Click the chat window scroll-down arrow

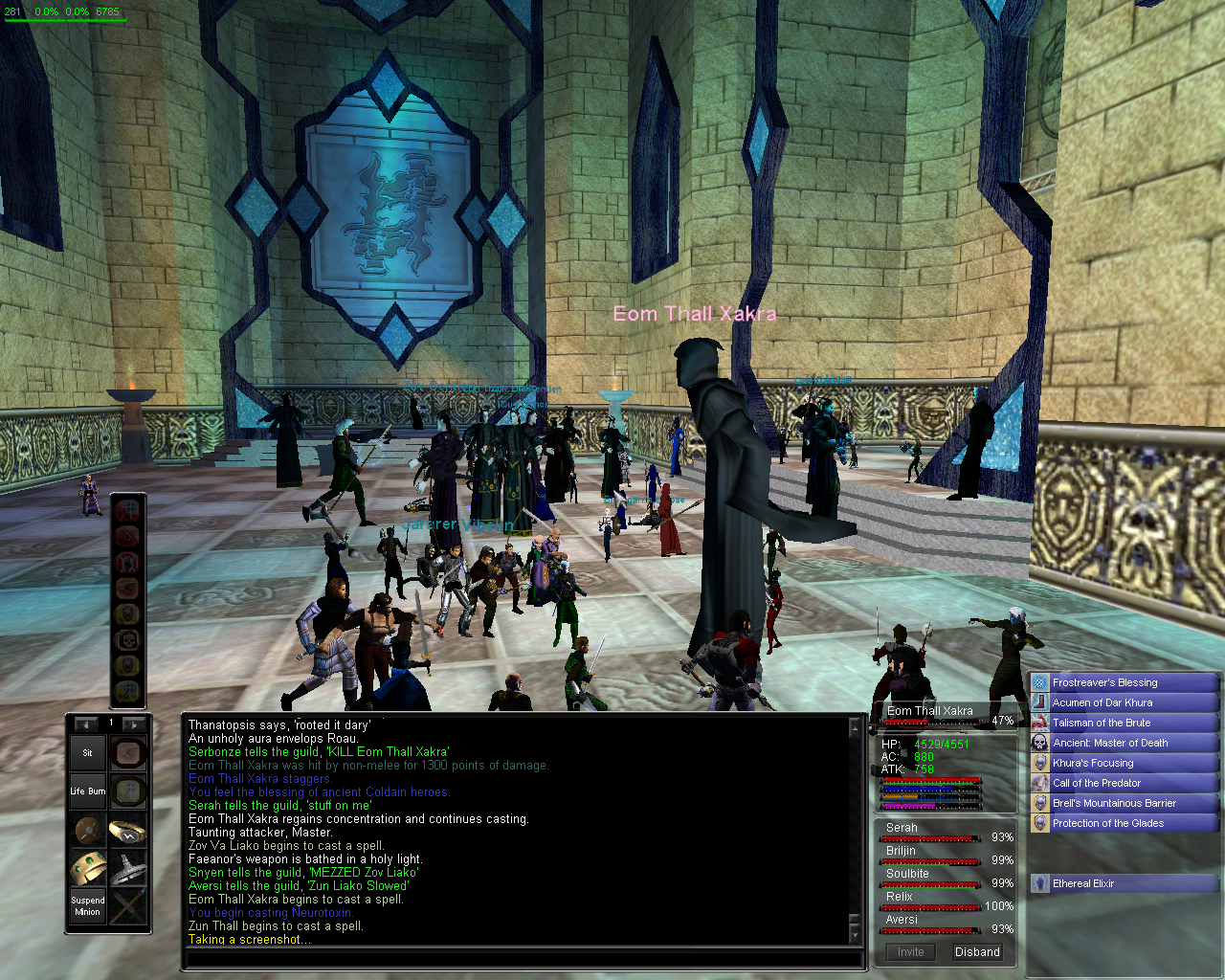click(x=854, y=935)
